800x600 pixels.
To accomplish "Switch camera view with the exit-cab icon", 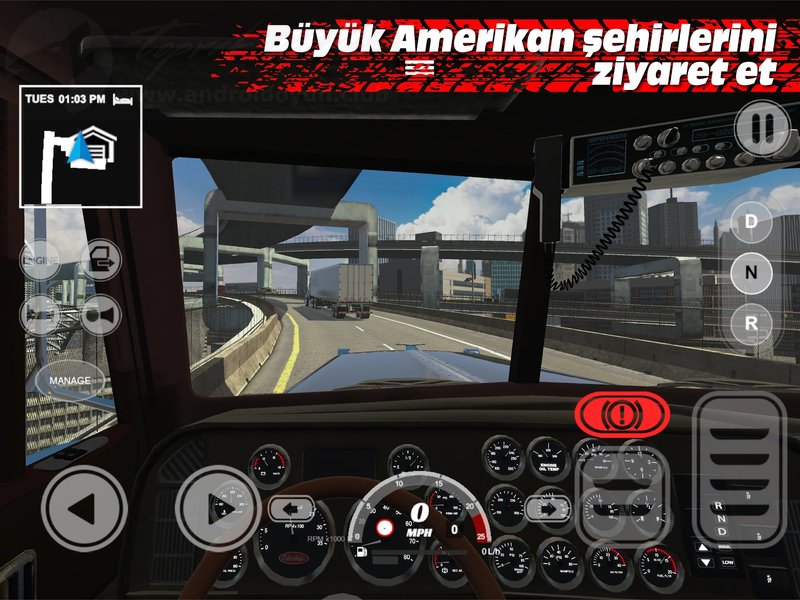I will pos(101,260).
